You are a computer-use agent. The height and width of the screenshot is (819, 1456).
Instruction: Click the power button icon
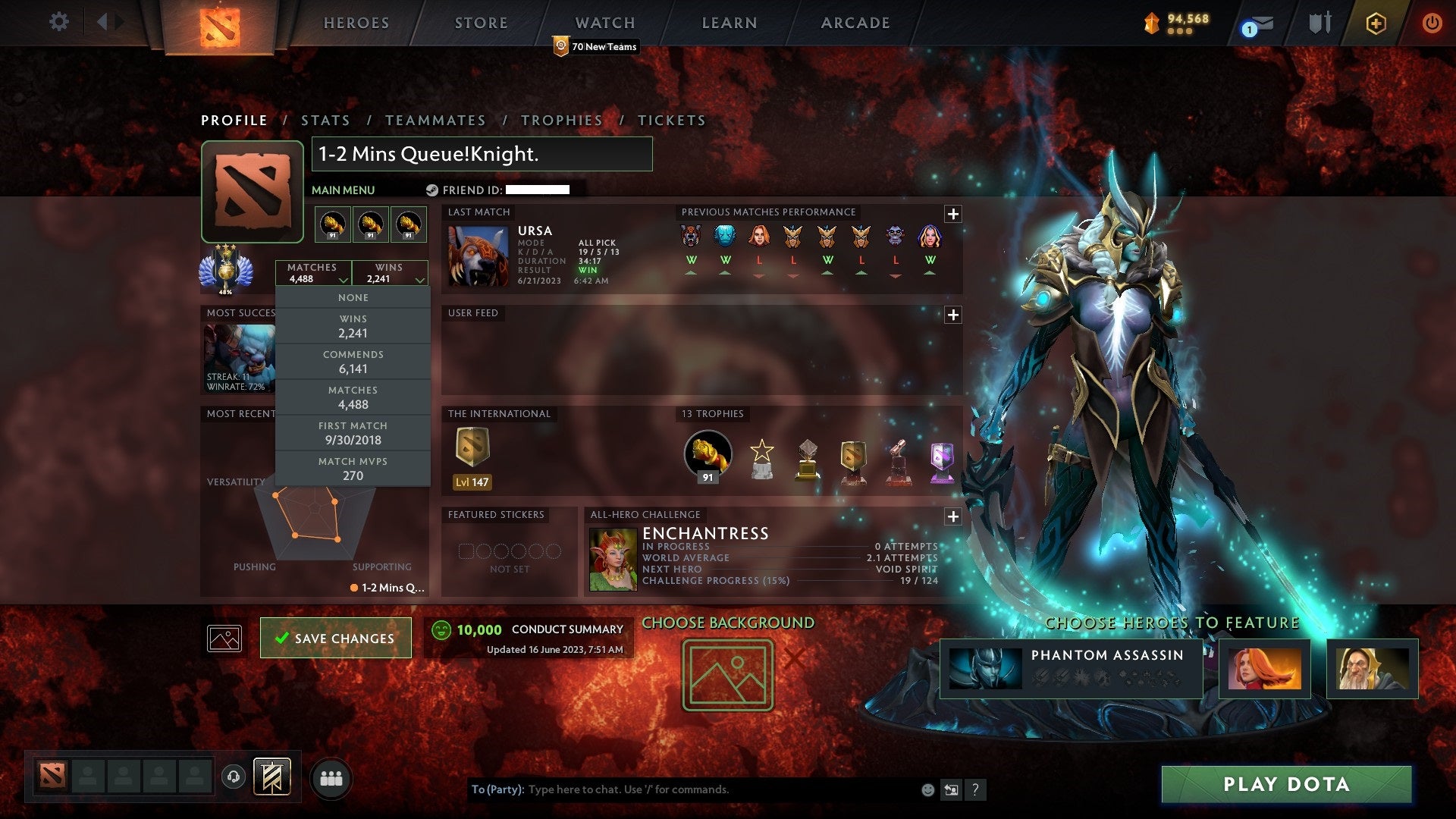coord(1432,22)
